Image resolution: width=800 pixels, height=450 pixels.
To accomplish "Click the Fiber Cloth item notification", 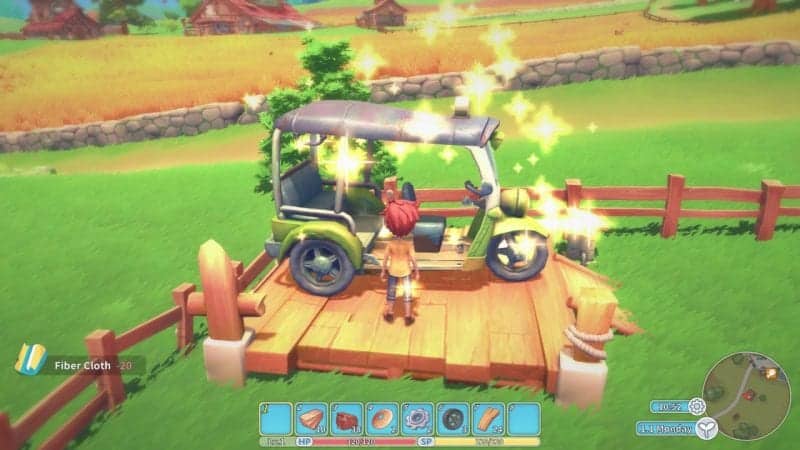I will tap(78, 365).
